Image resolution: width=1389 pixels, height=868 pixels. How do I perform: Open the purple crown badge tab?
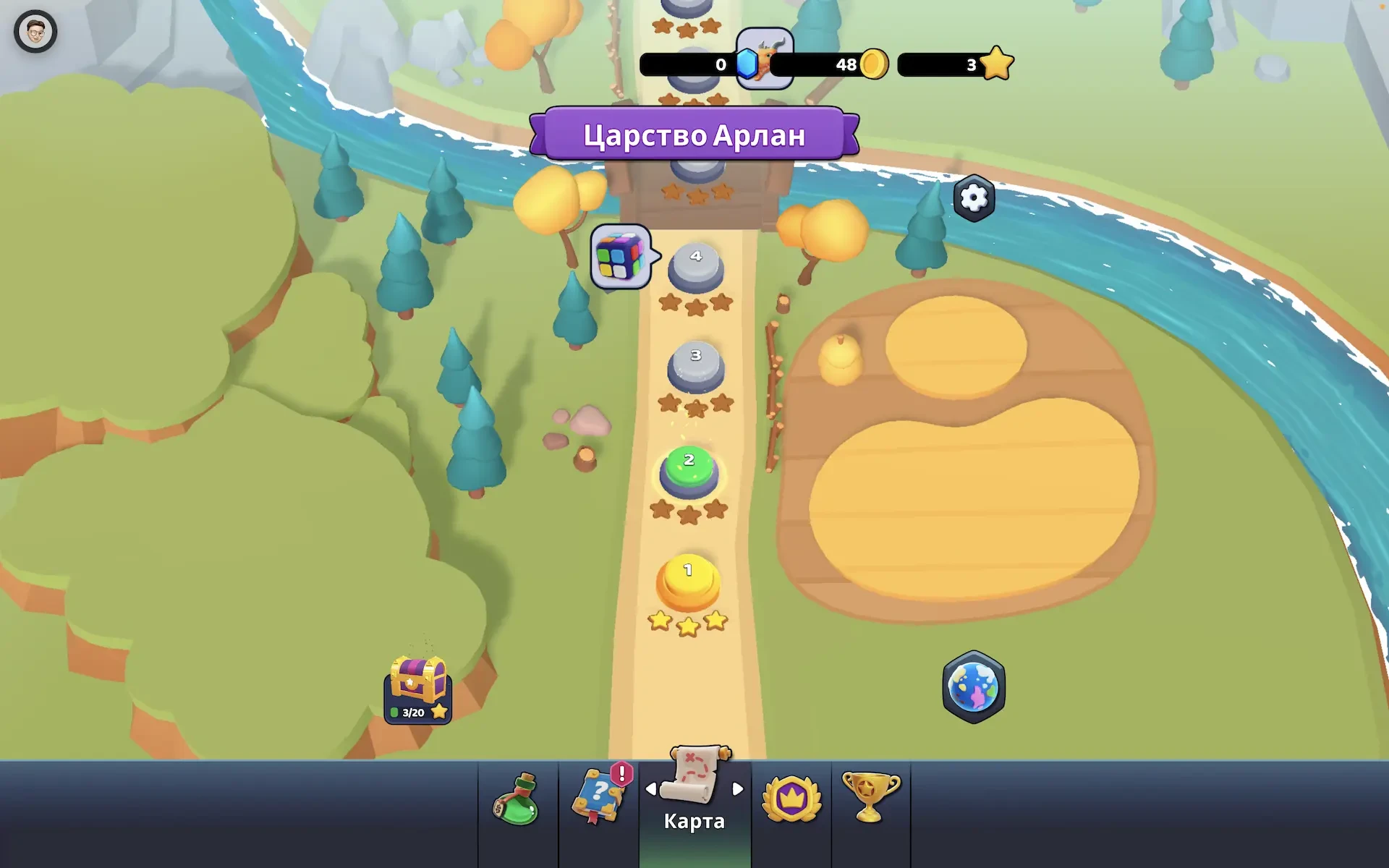pos(791,799)
